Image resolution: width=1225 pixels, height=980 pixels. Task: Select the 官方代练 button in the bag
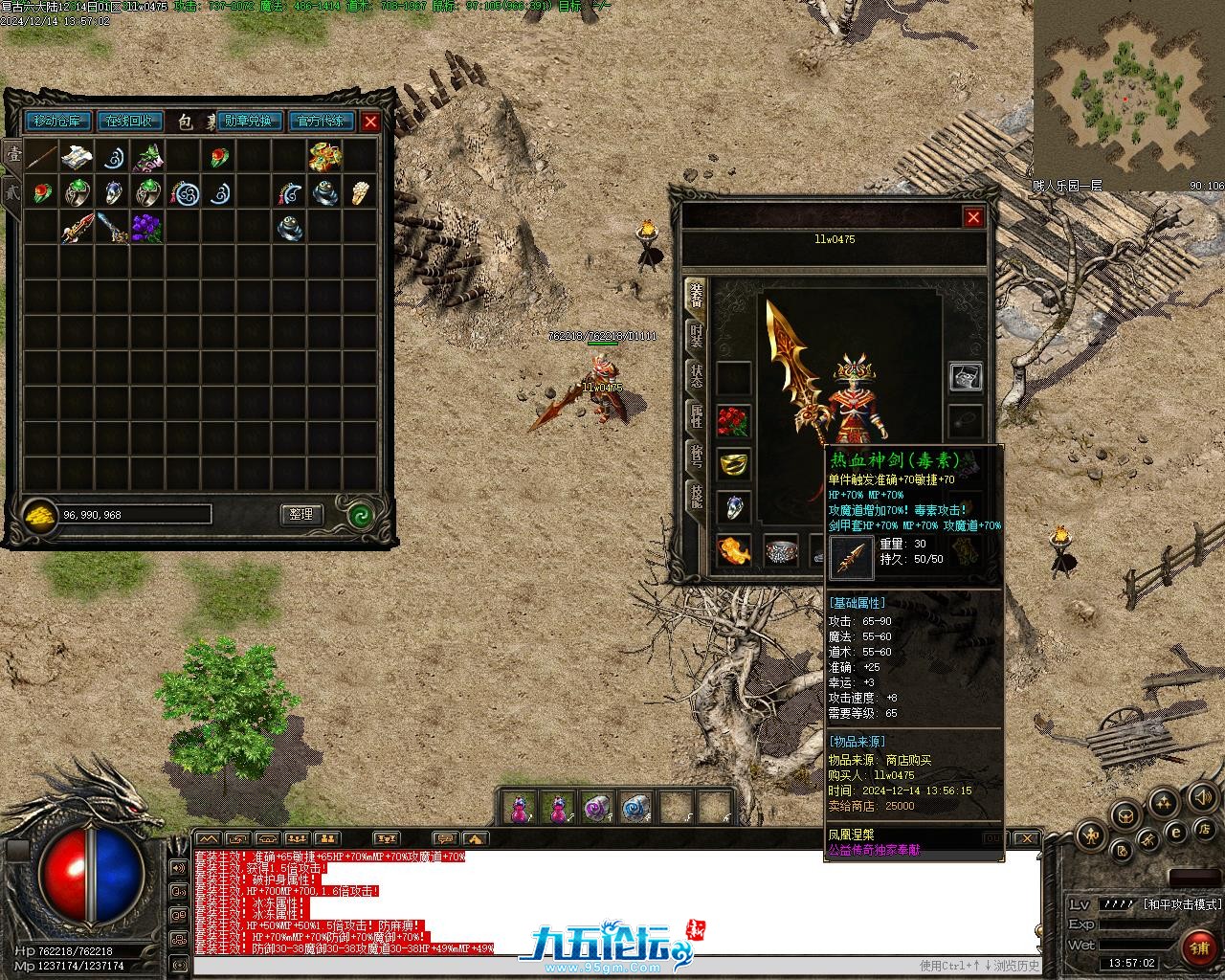click(x=320, y=122)
